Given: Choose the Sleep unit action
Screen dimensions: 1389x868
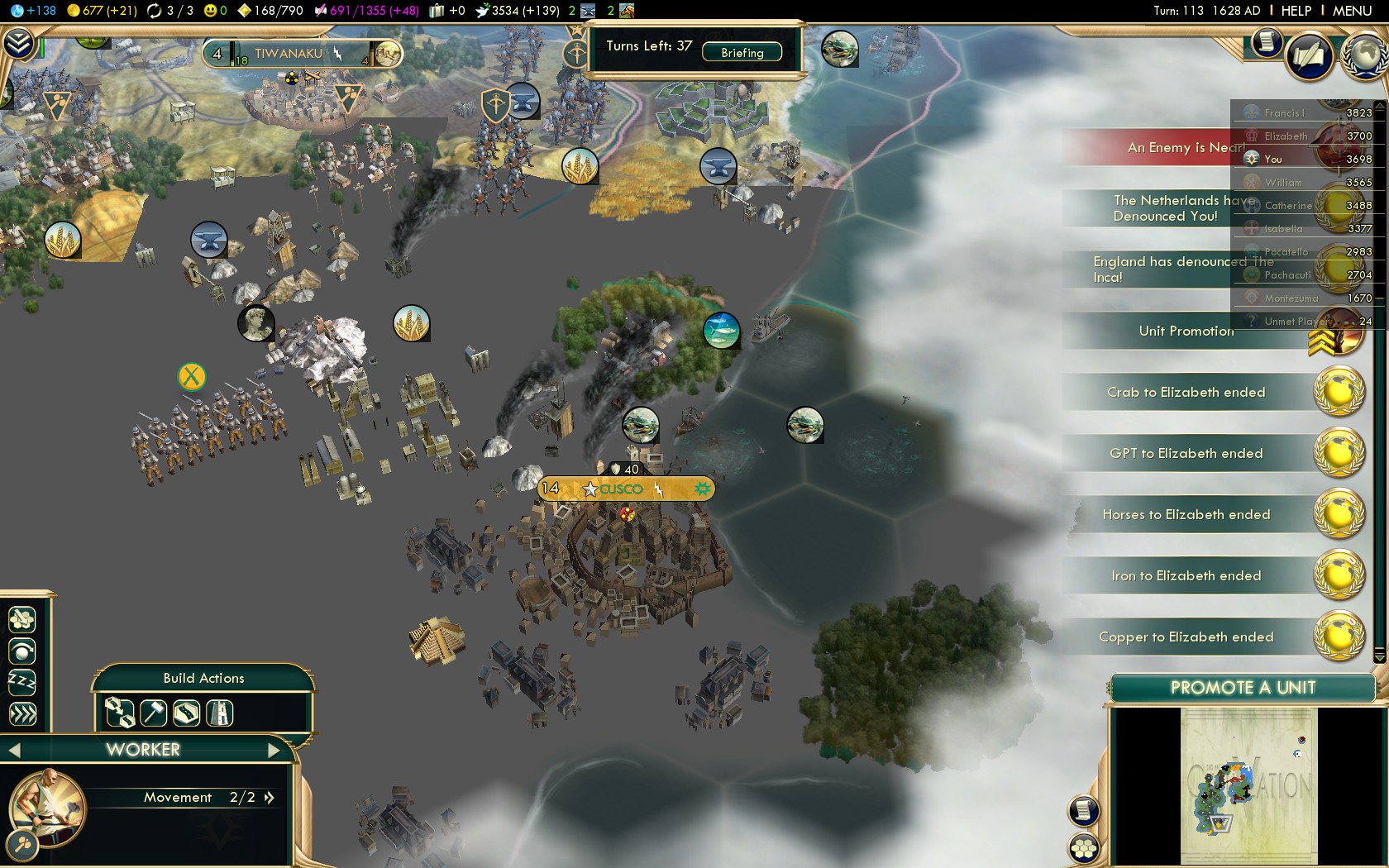Looking at the screenshot, I should (x=22, y=682).
